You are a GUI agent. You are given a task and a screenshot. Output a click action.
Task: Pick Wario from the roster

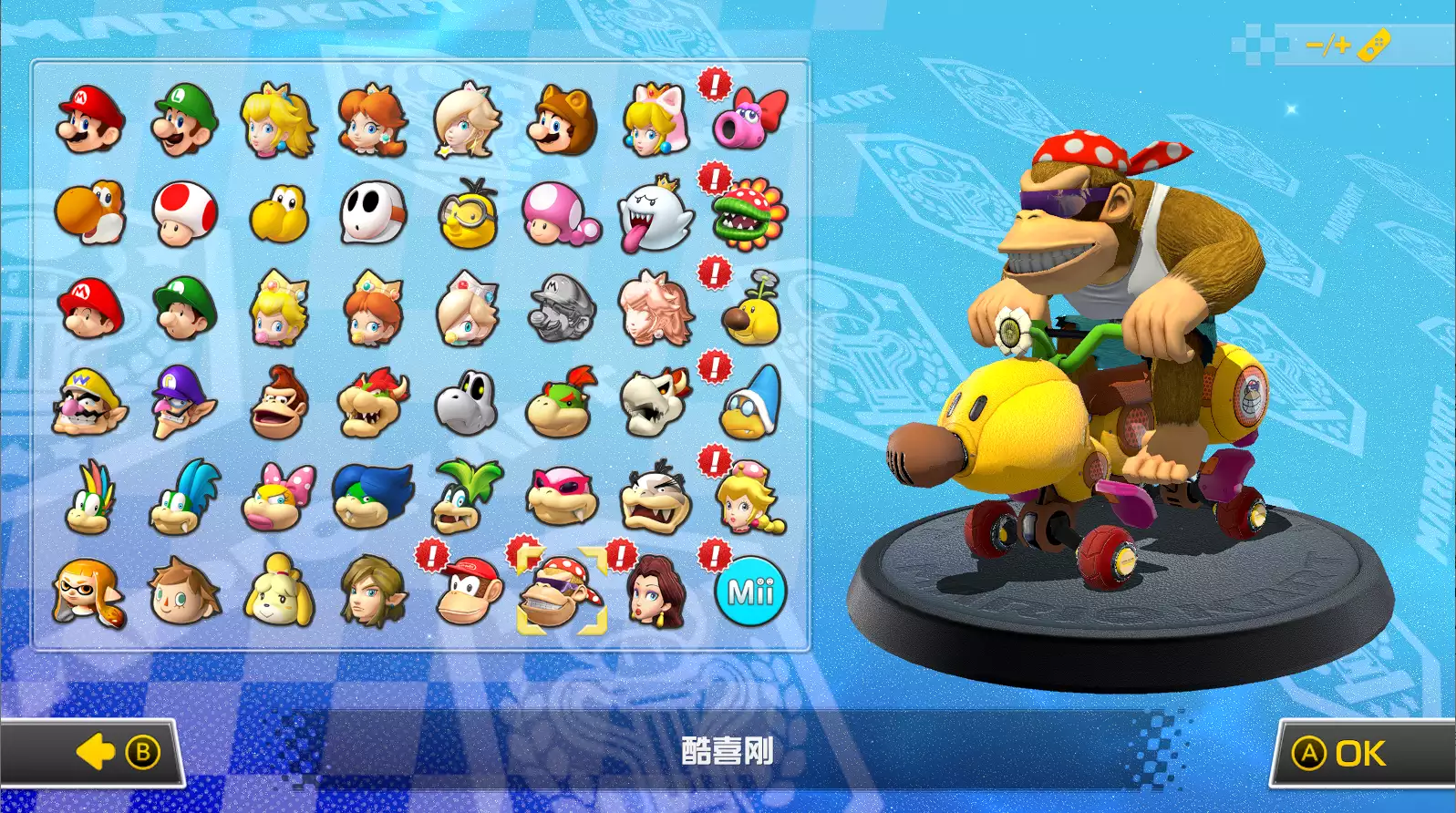tap(90, 403)
